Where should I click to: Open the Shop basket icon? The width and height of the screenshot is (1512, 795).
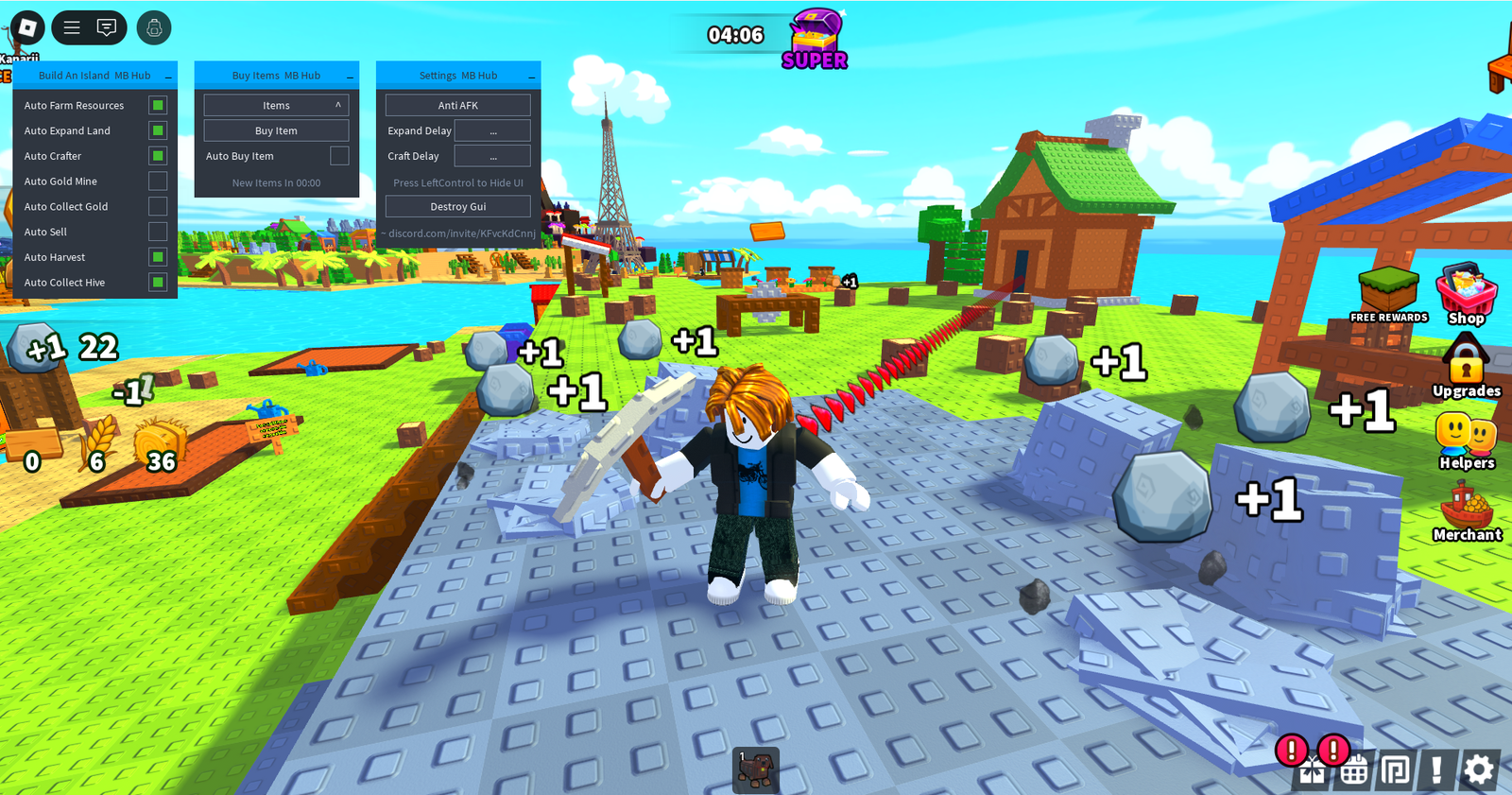click(1466, 293)
